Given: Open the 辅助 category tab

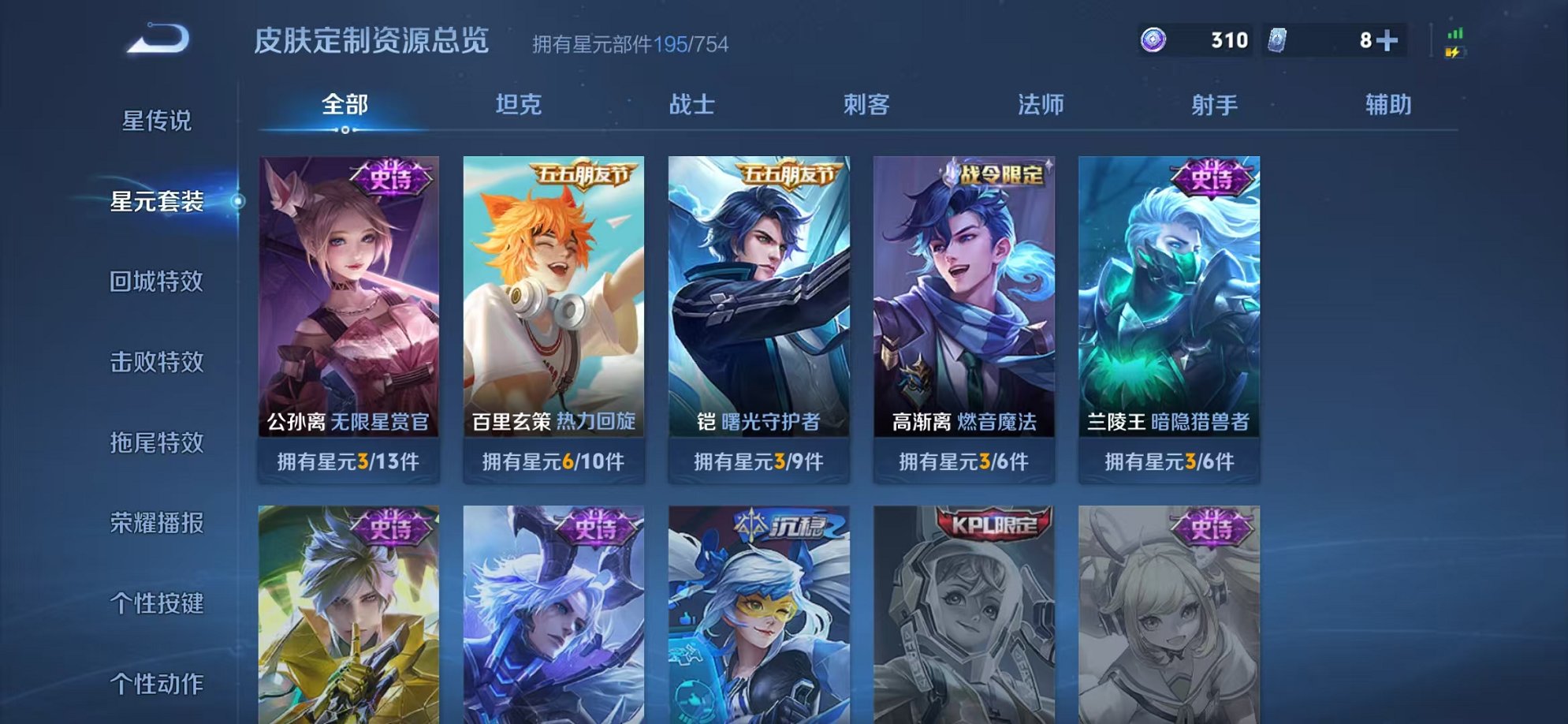Looking at the screenshot, I should [x=1389, y=103].
